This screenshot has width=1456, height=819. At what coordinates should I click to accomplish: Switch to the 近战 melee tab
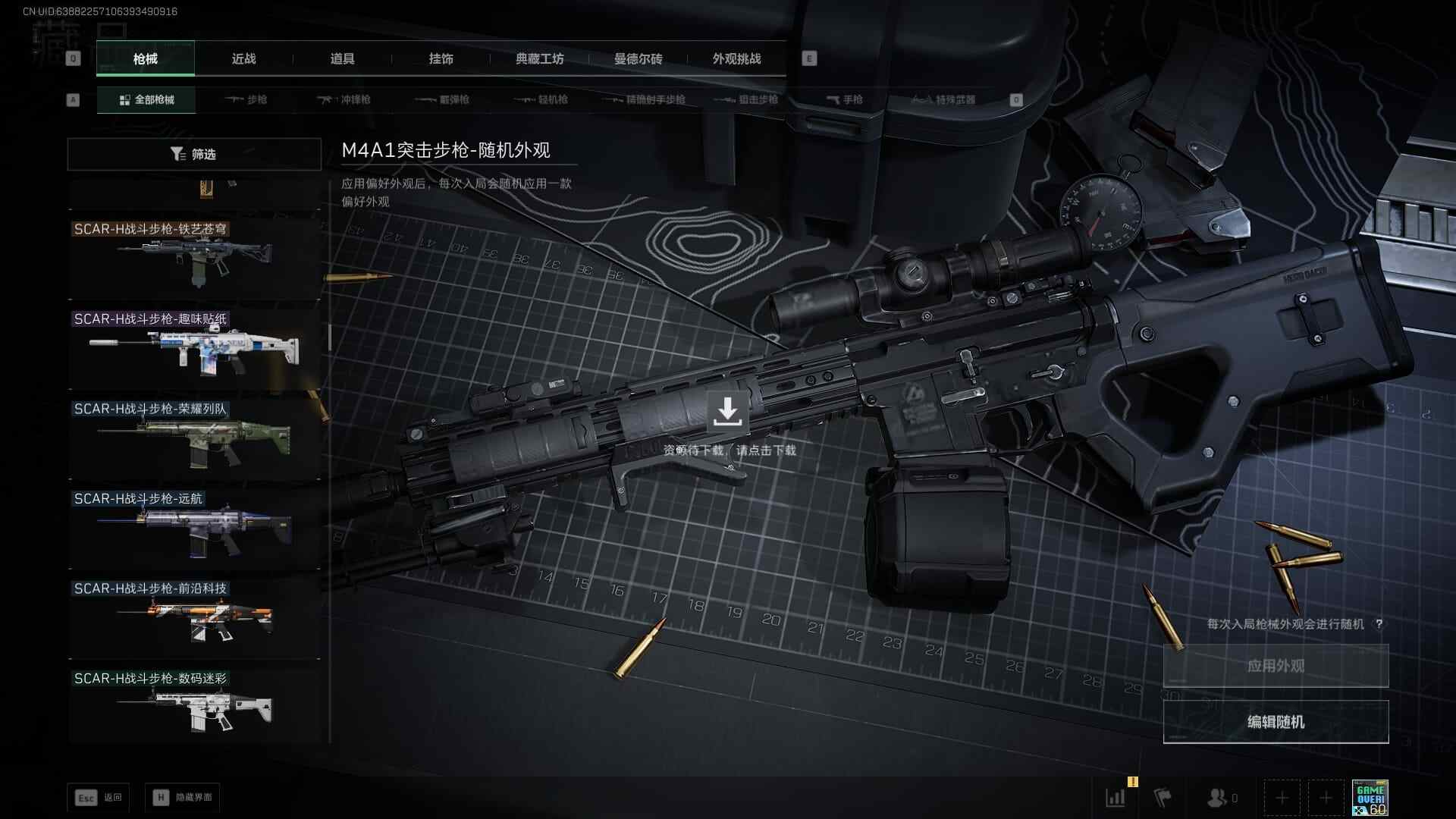point(243,59)
